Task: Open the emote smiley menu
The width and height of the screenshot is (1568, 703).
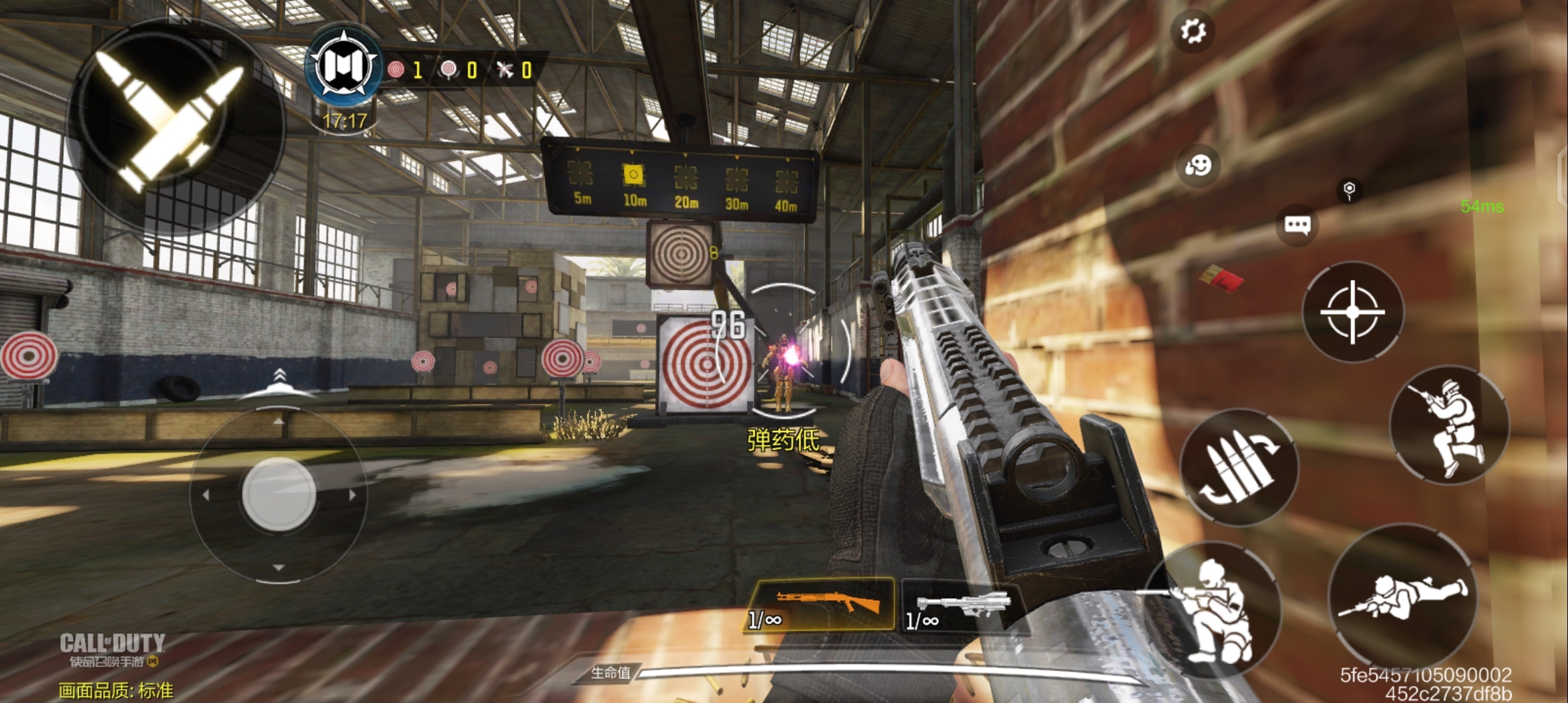Action: [1198, 165]
